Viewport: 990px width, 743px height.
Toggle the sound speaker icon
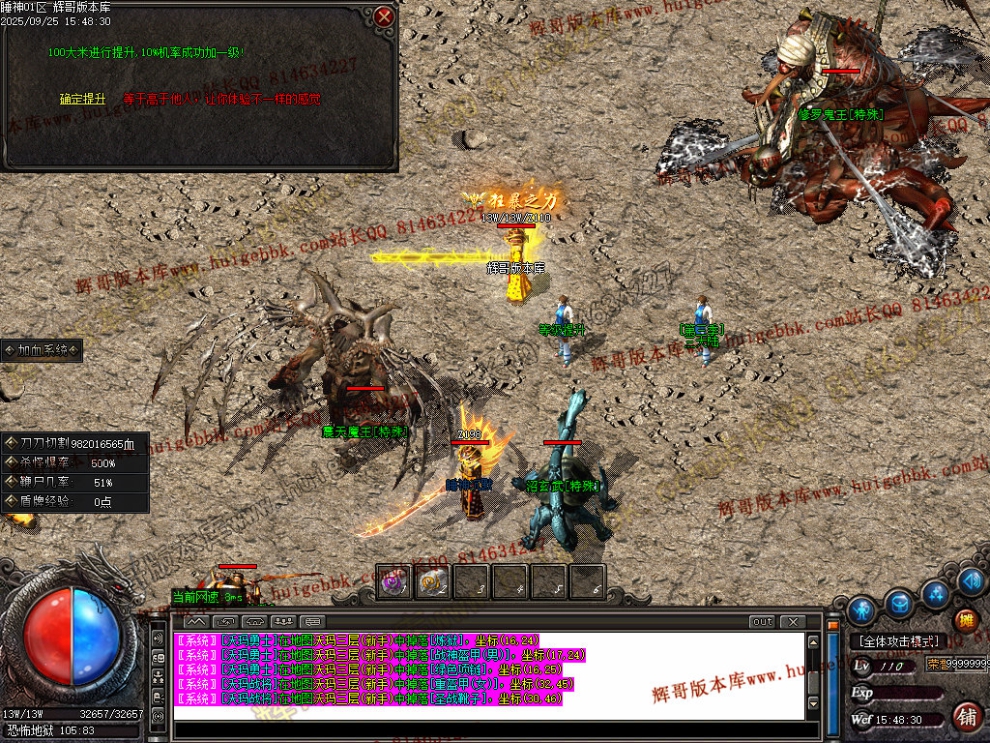coord(971,581)
